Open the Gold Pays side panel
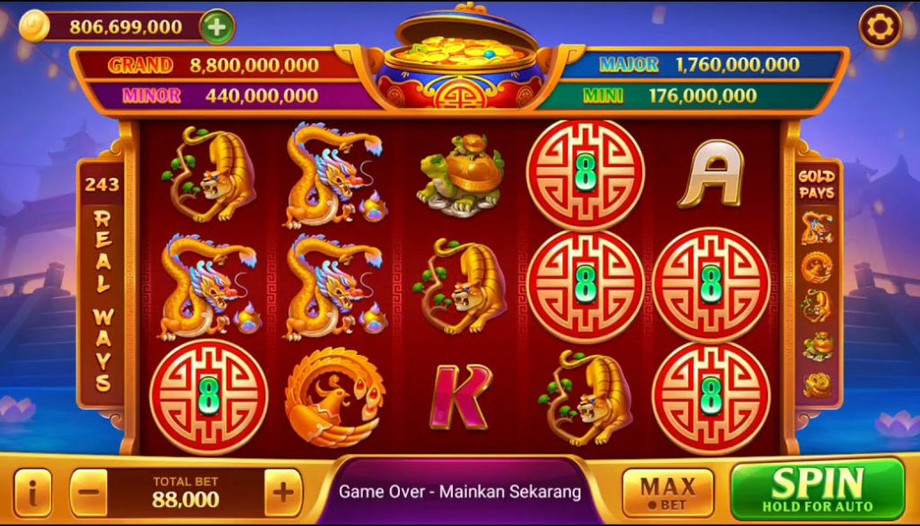Image resolution: width=920 pixels, height=526 pixels. (x=817, y=285)
